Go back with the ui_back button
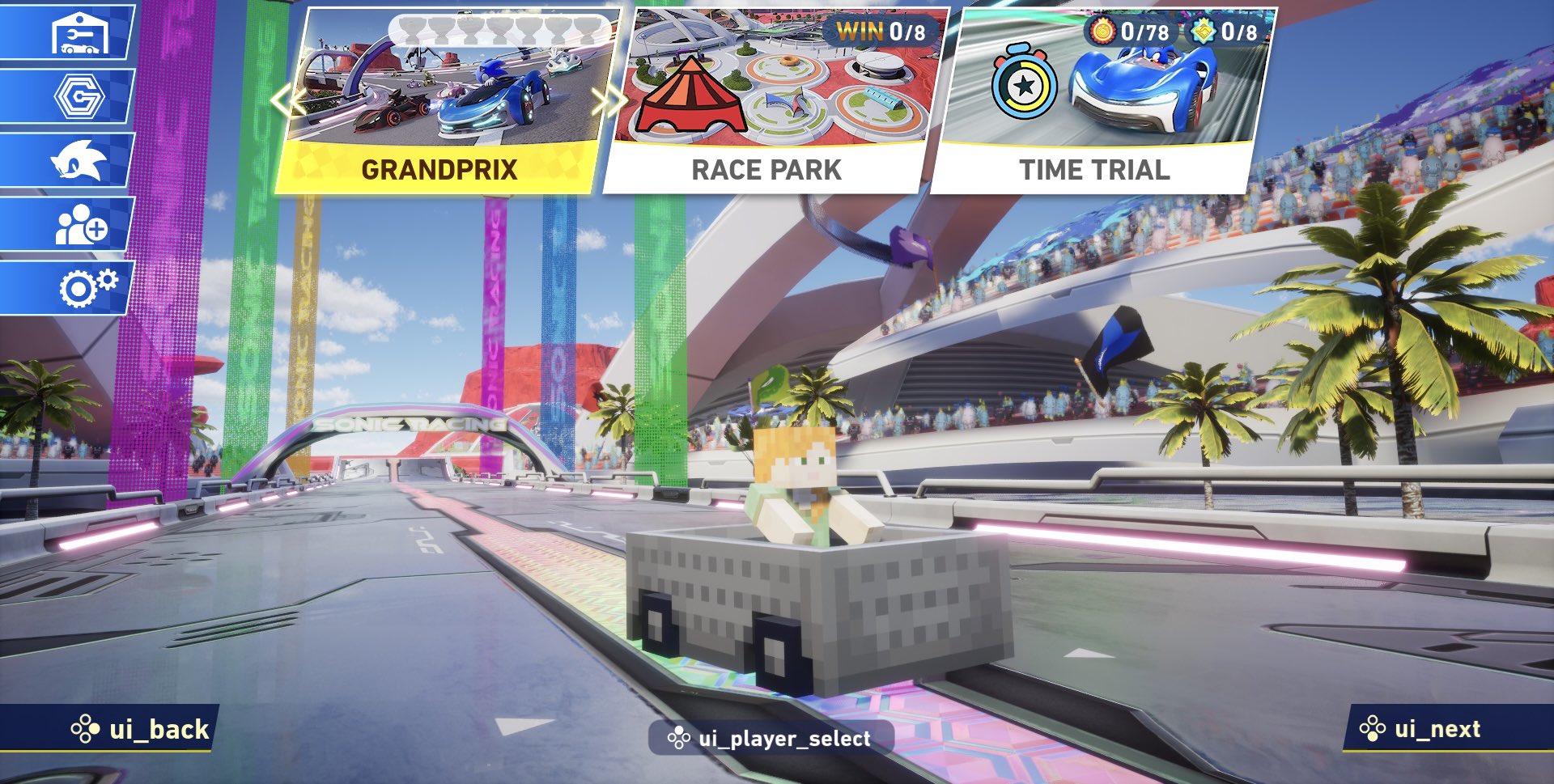The width and height of the screenshot is (1554, 784). [x=142, y=730]
